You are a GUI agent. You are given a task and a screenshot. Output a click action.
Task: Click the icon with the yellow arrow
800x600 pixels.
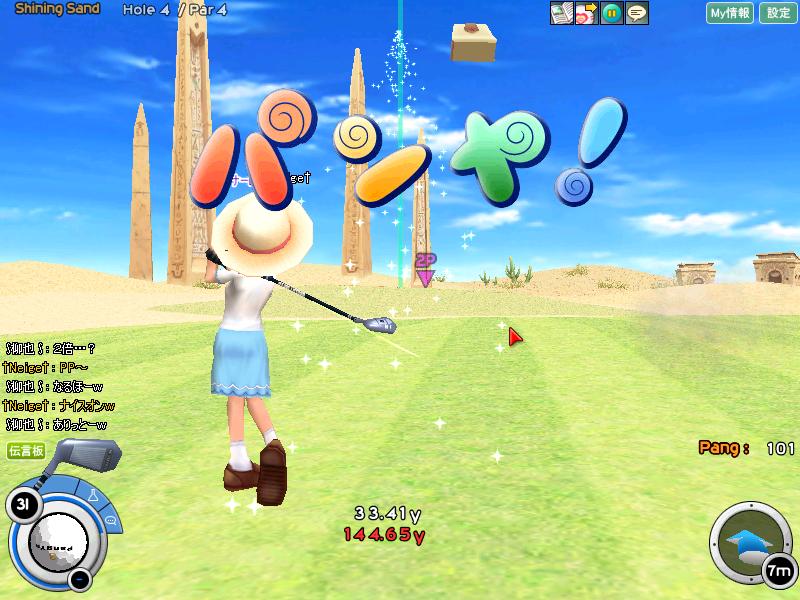(x=586, y=13)
